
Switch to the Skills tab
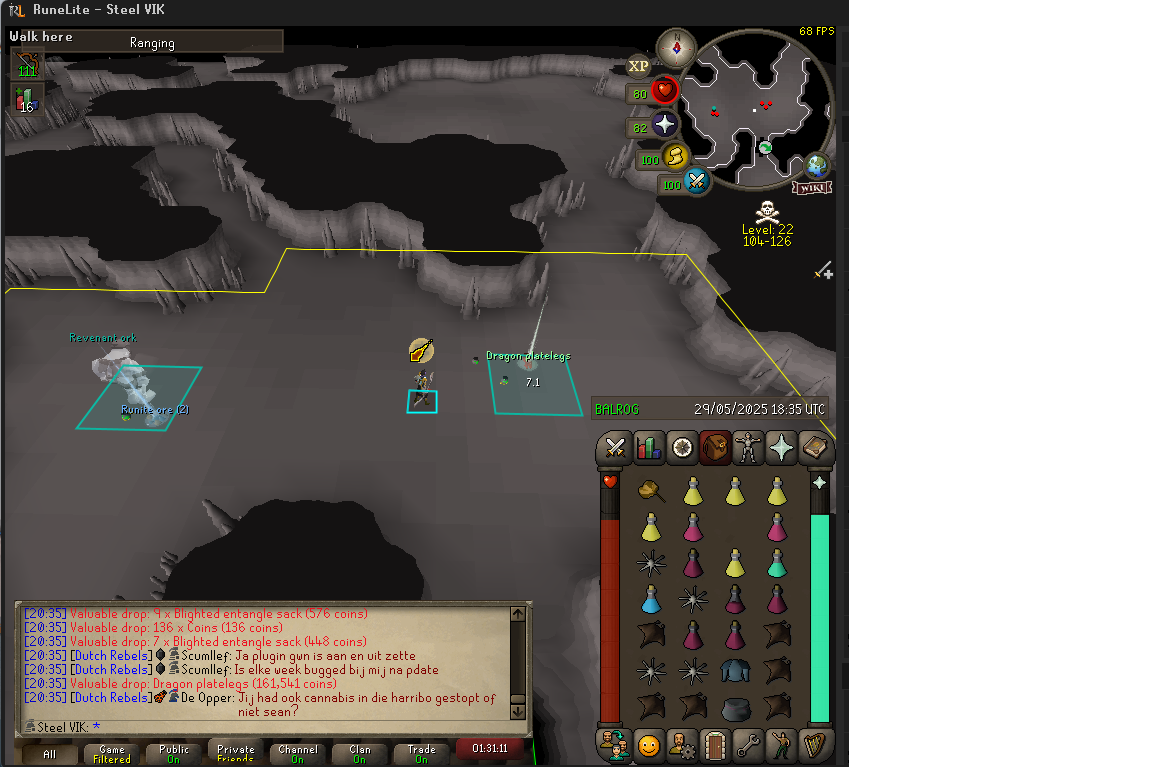tap(649, 448)
